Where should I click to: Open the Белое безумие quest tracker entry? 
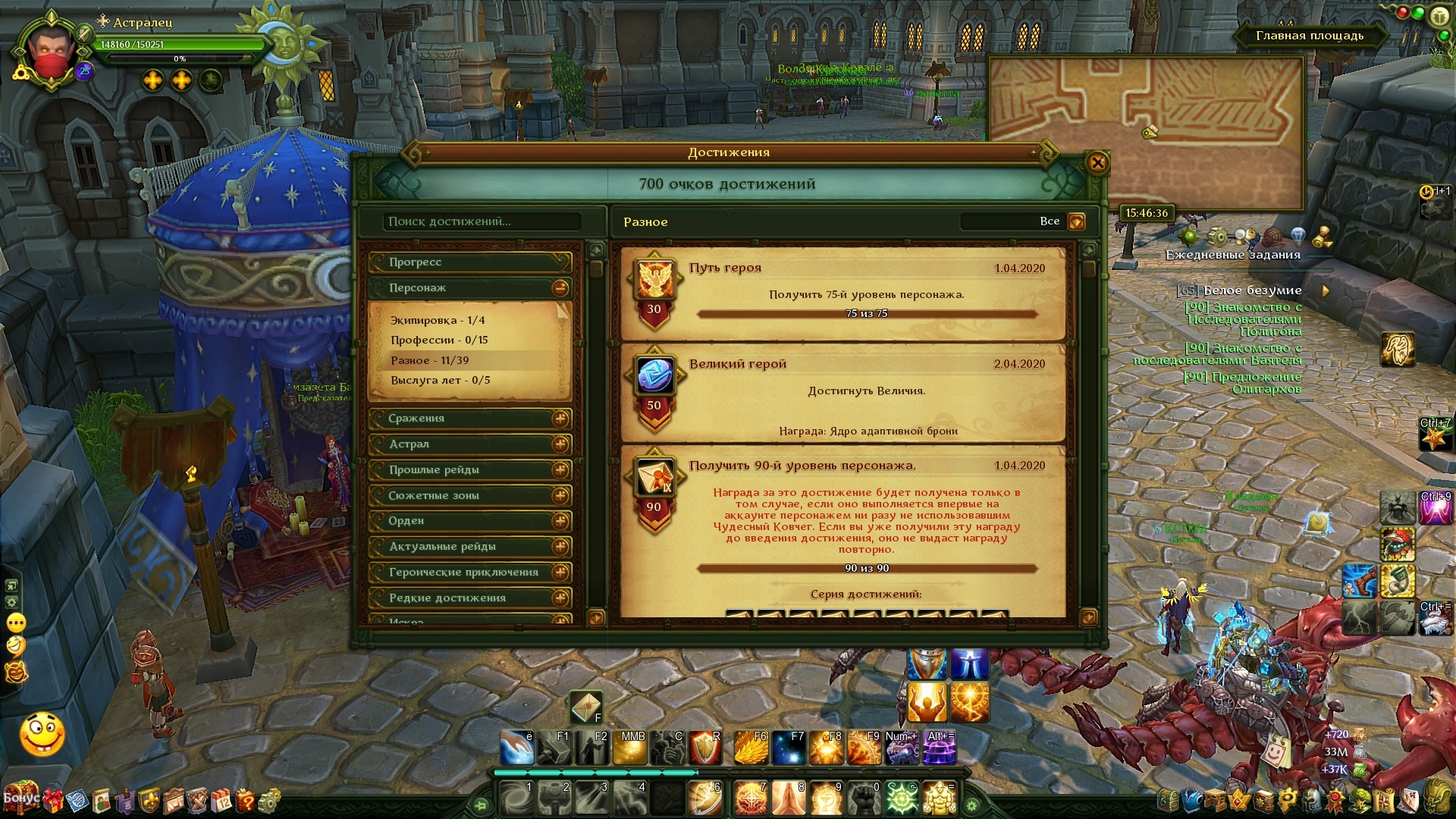[1252, 290]
